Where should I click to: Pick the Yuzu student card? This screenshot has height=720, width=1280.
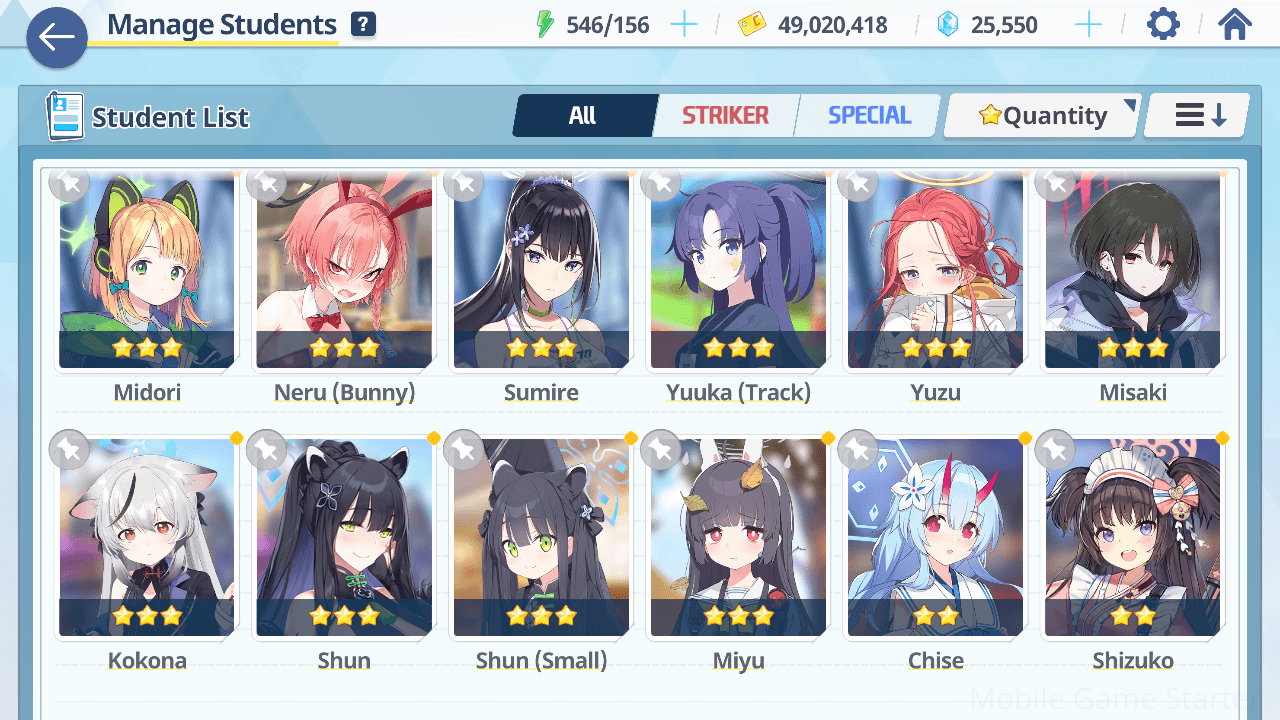pos(935,270)
